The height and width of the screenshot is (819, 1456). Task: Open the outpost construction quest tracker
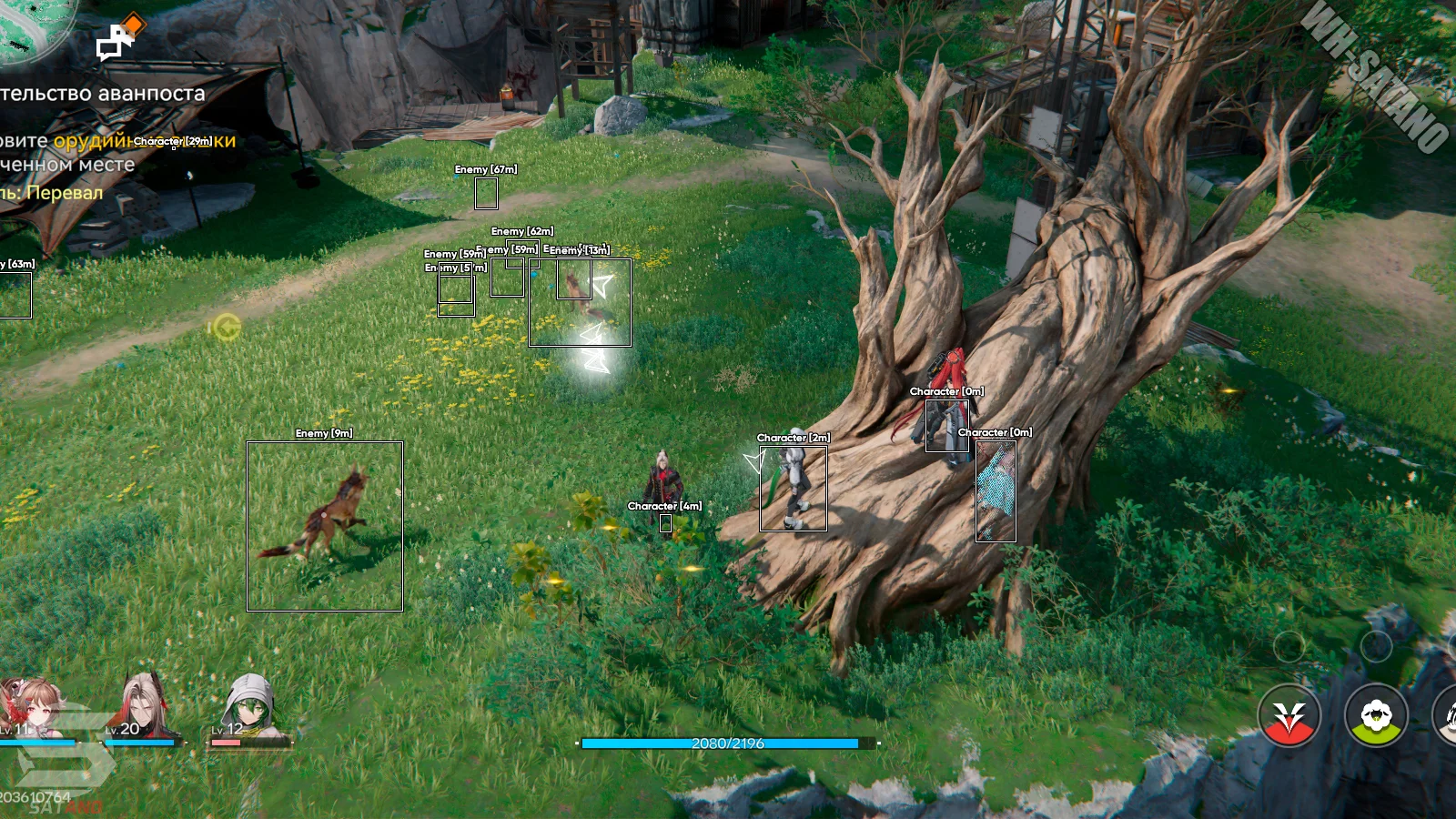[102, 94]
